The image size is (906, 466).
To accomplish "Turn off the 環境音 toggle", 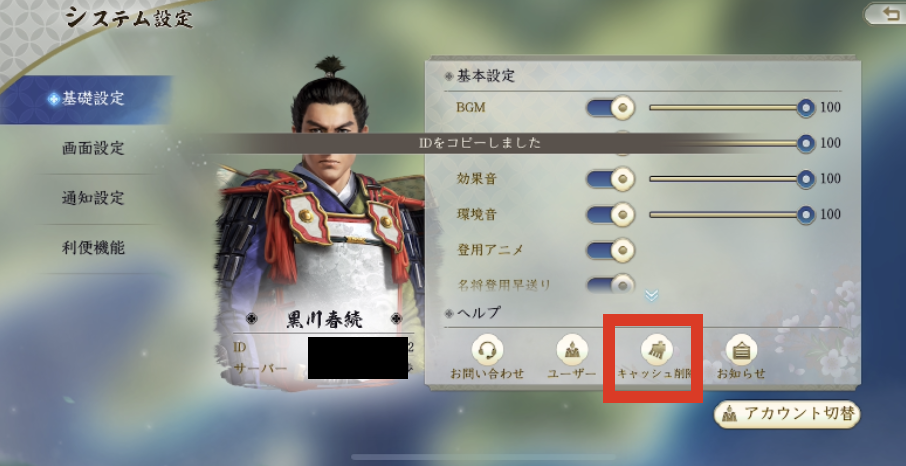I will click(x=611, y=214).
